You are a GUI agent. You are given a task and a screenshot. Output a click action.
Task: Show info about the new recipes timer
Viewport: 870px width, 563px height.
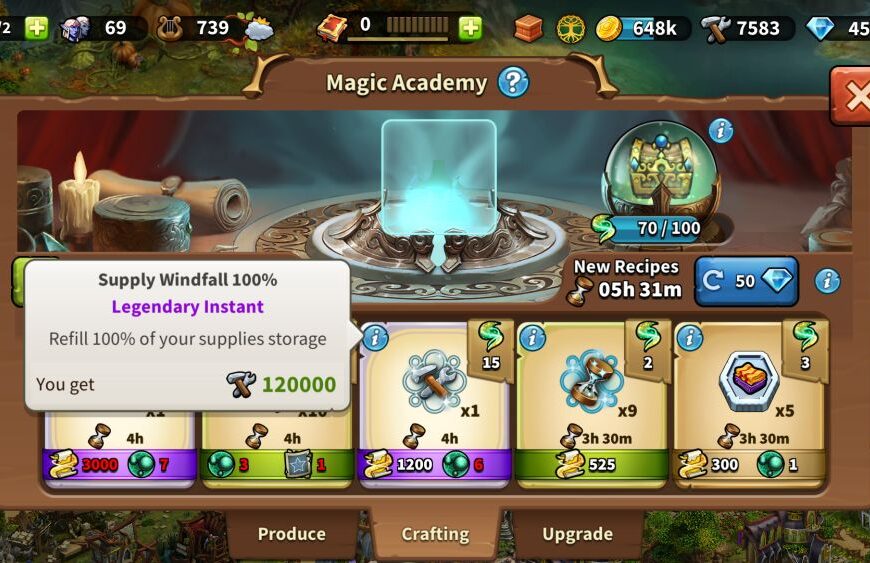[827, 281]
